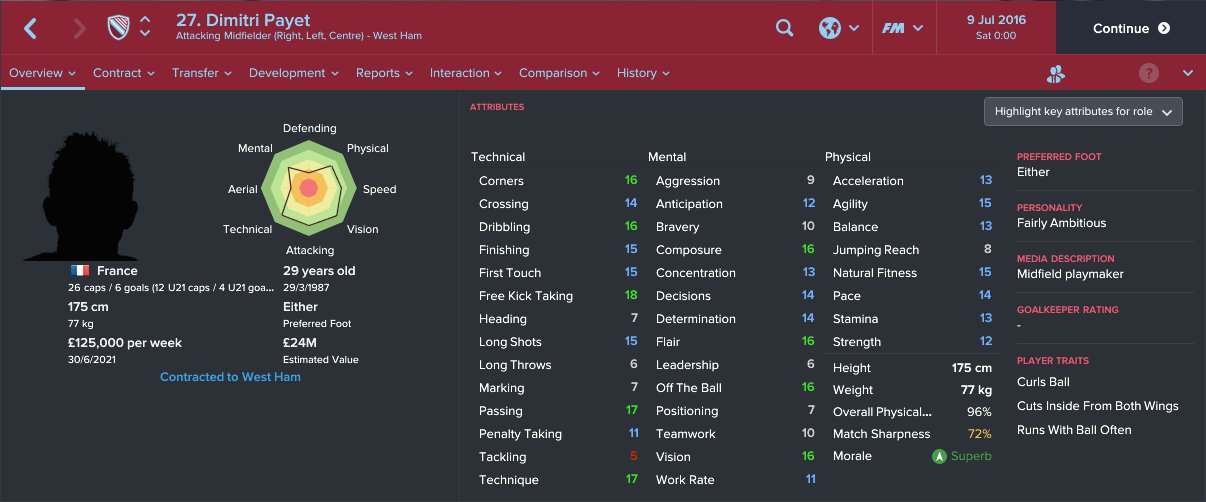
Task: Open the search magnifier
Action: pyautogui.click(x=785, y=28)
